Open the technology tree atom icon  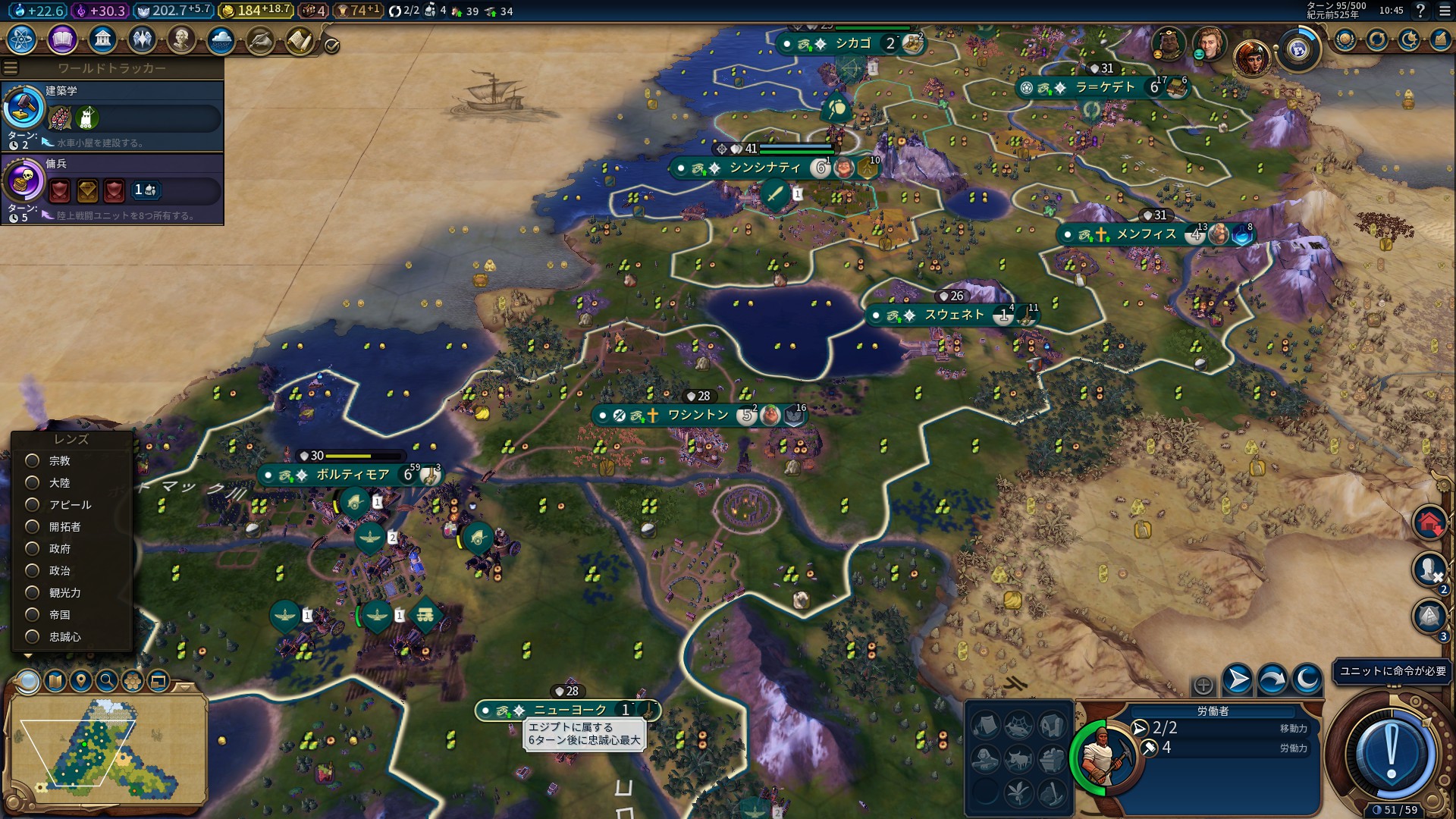tap(21, 39)
